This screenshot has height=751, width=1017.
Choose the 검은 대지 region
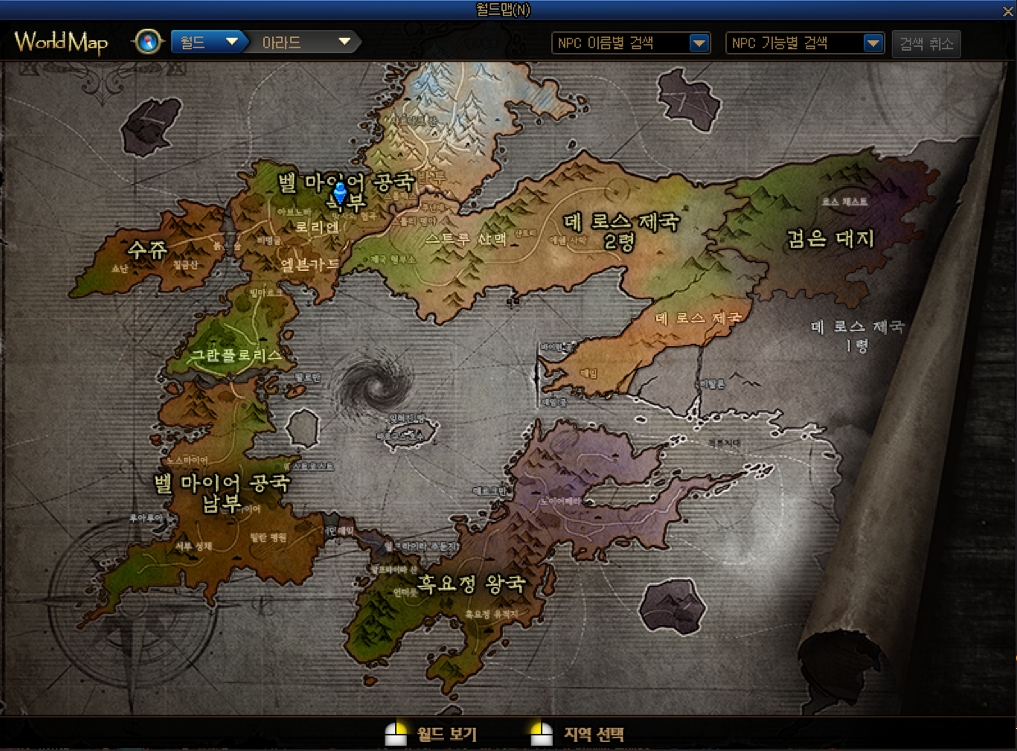(x=831, y=238)
